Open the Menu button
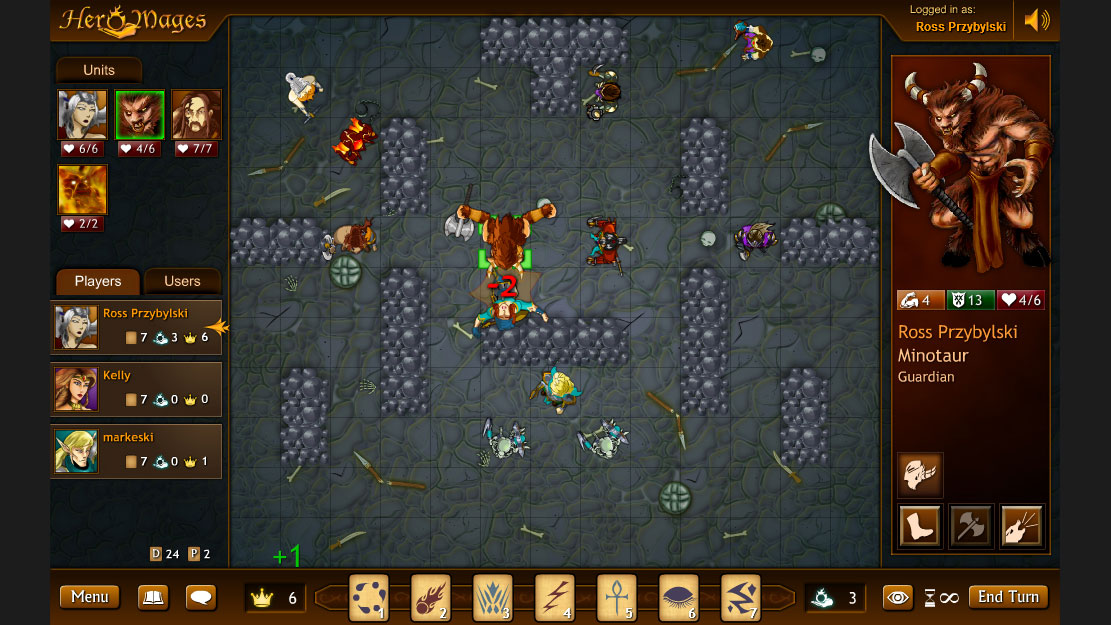 89,597
